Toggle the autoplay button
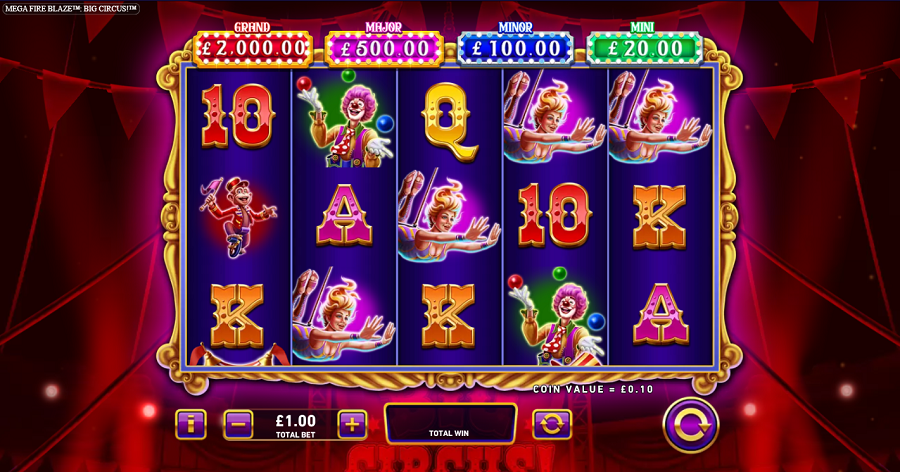The height and width of the screenshot is (472, 900). point(551,424)
